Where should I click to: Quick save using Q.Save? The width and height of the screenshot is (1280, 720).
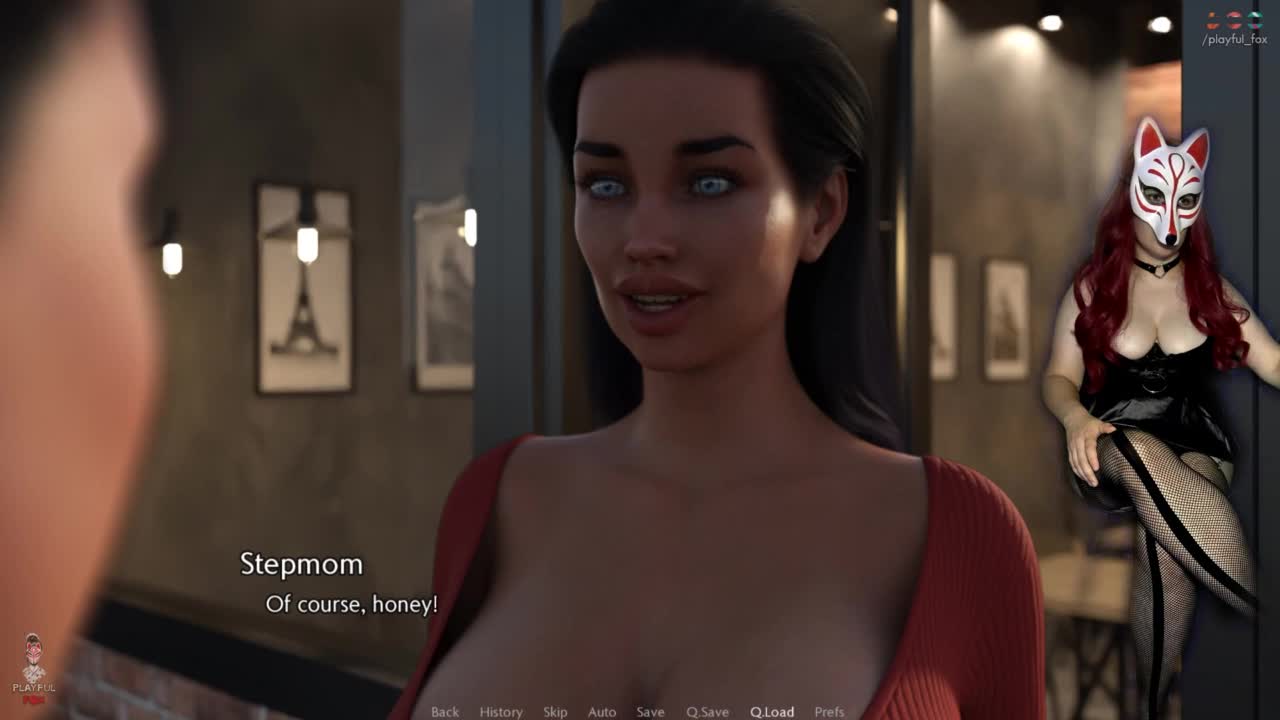707,712
